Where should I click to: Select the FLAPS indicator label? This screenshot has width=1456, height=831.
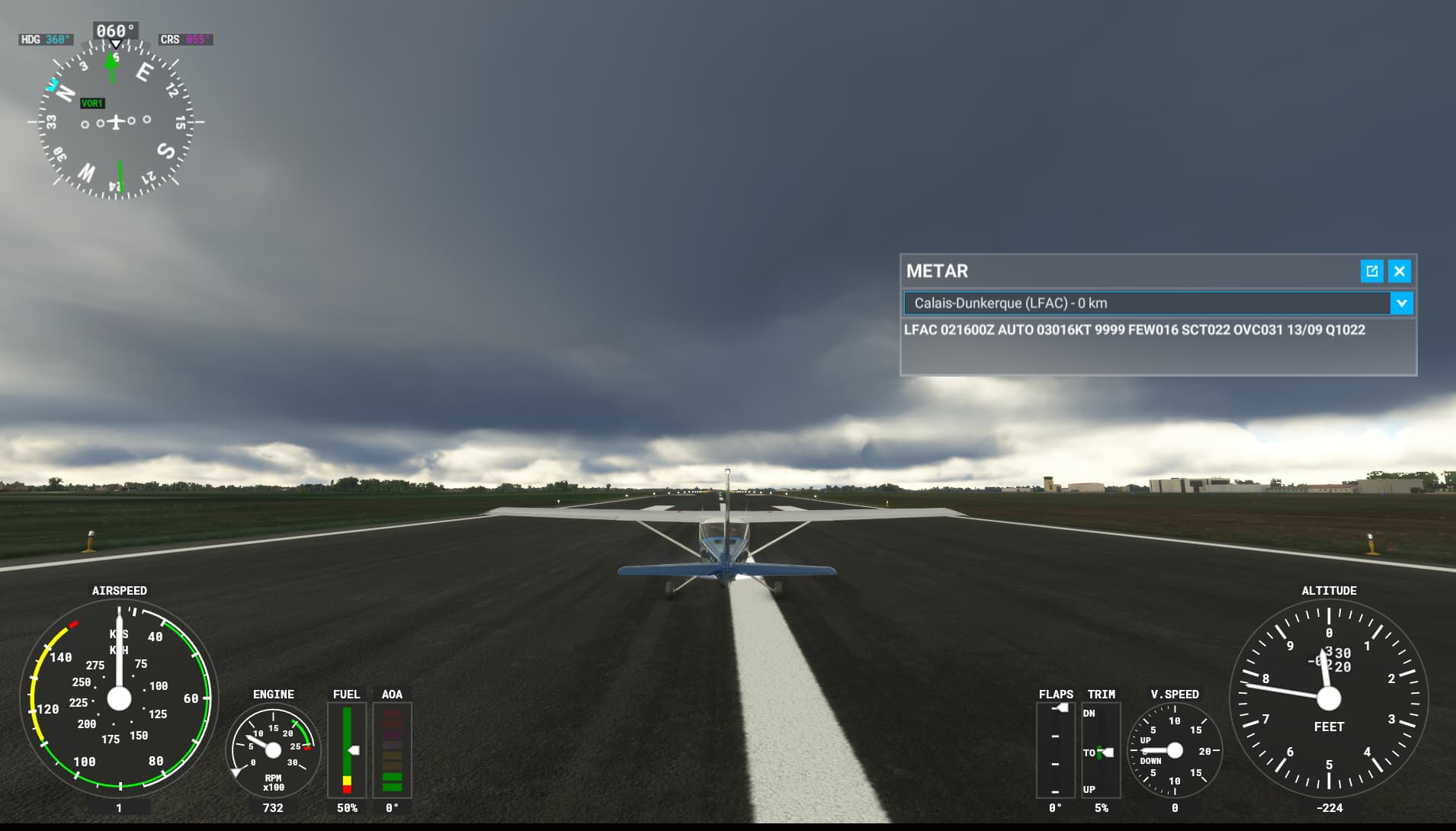pyautogui.click(x=1056, y=694)
